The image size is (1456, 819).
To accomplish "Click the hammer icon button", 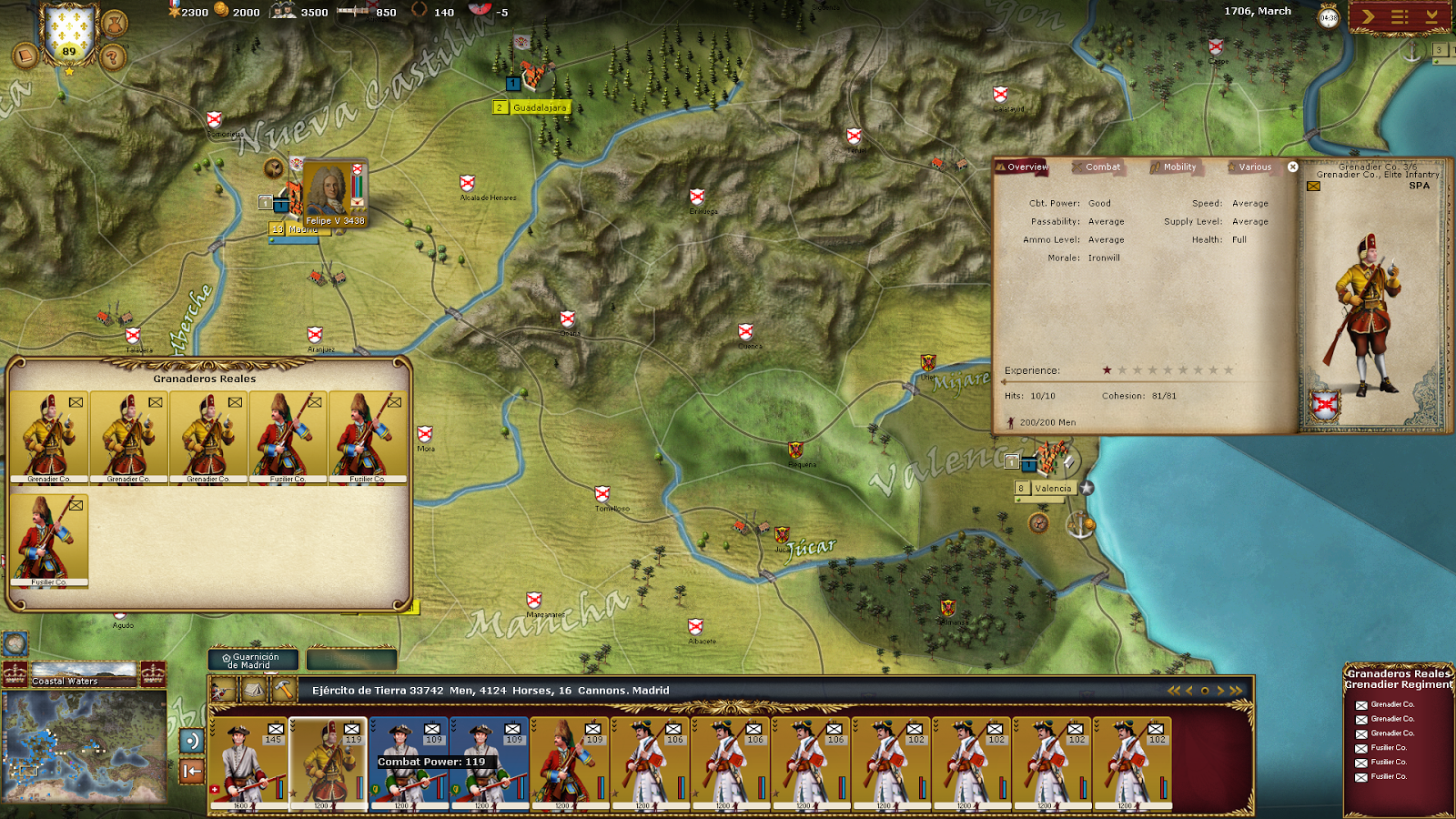I will (x=284, y=691).
